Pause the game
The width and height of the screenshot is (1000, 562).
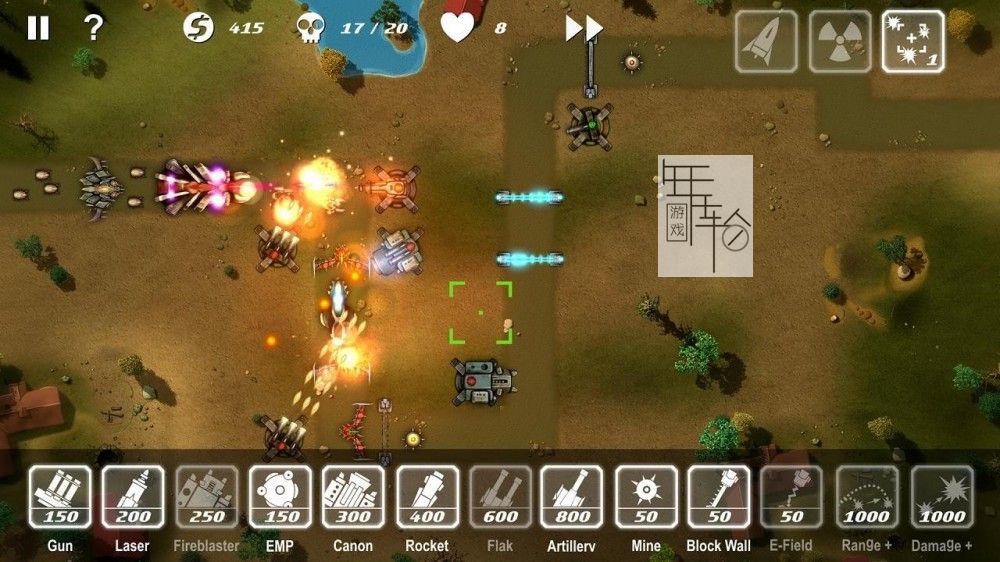click(x=38, y=28)
